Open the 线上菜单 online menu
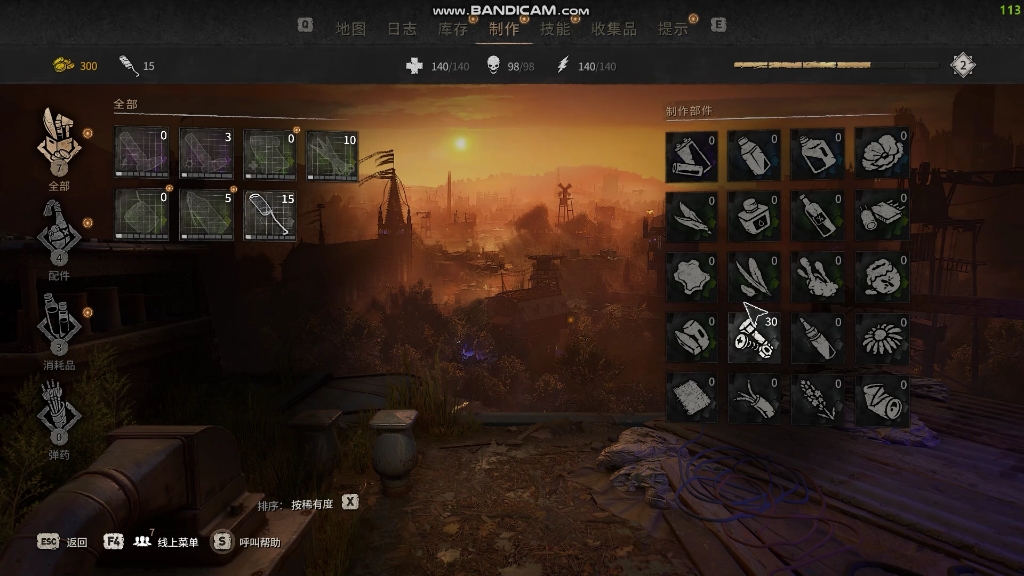The height and width of the screenshot is (576, 1024). pyautogui.click(x=166, y=542)
